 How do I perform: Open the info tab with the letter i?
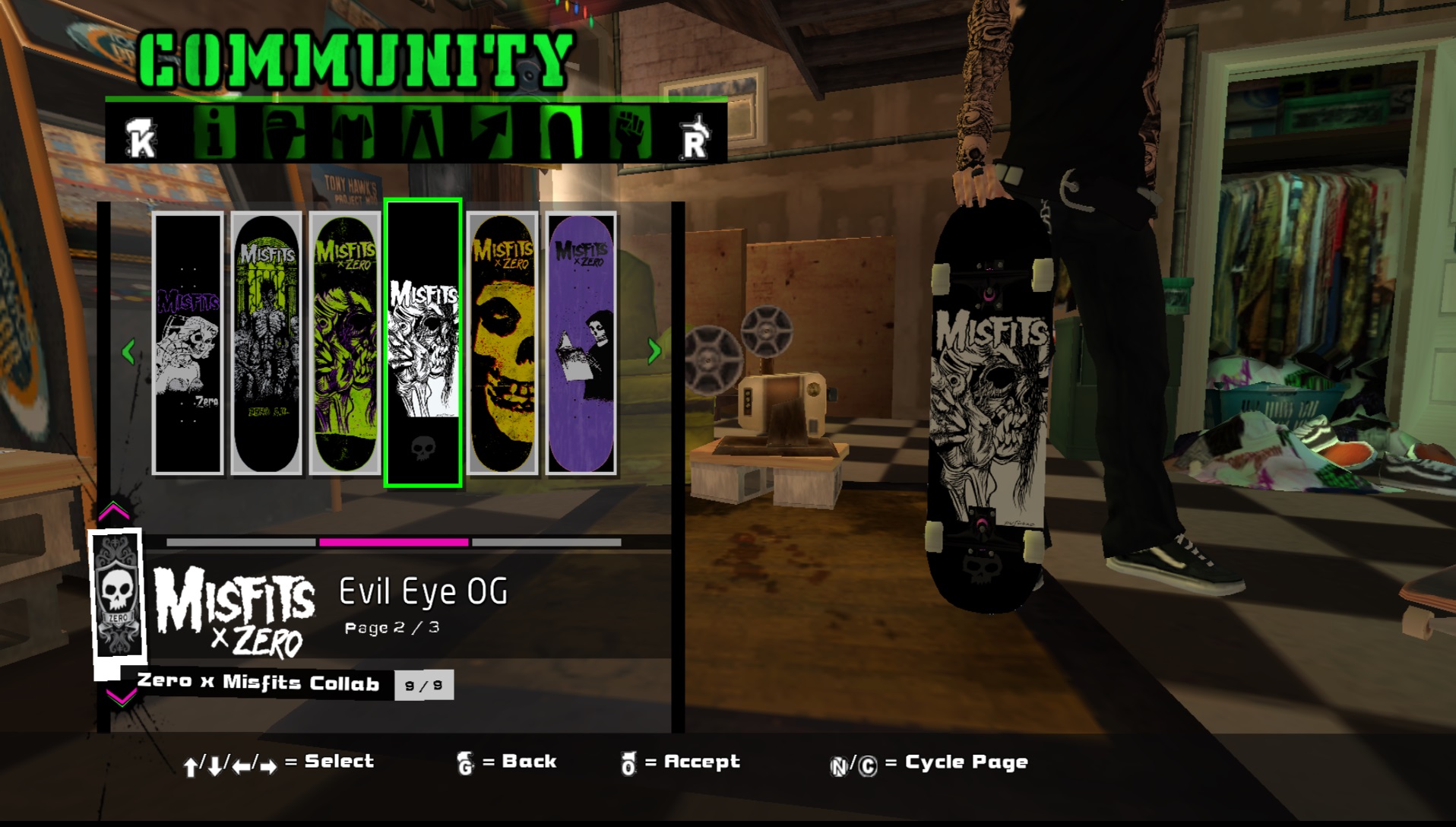(214, 133)
